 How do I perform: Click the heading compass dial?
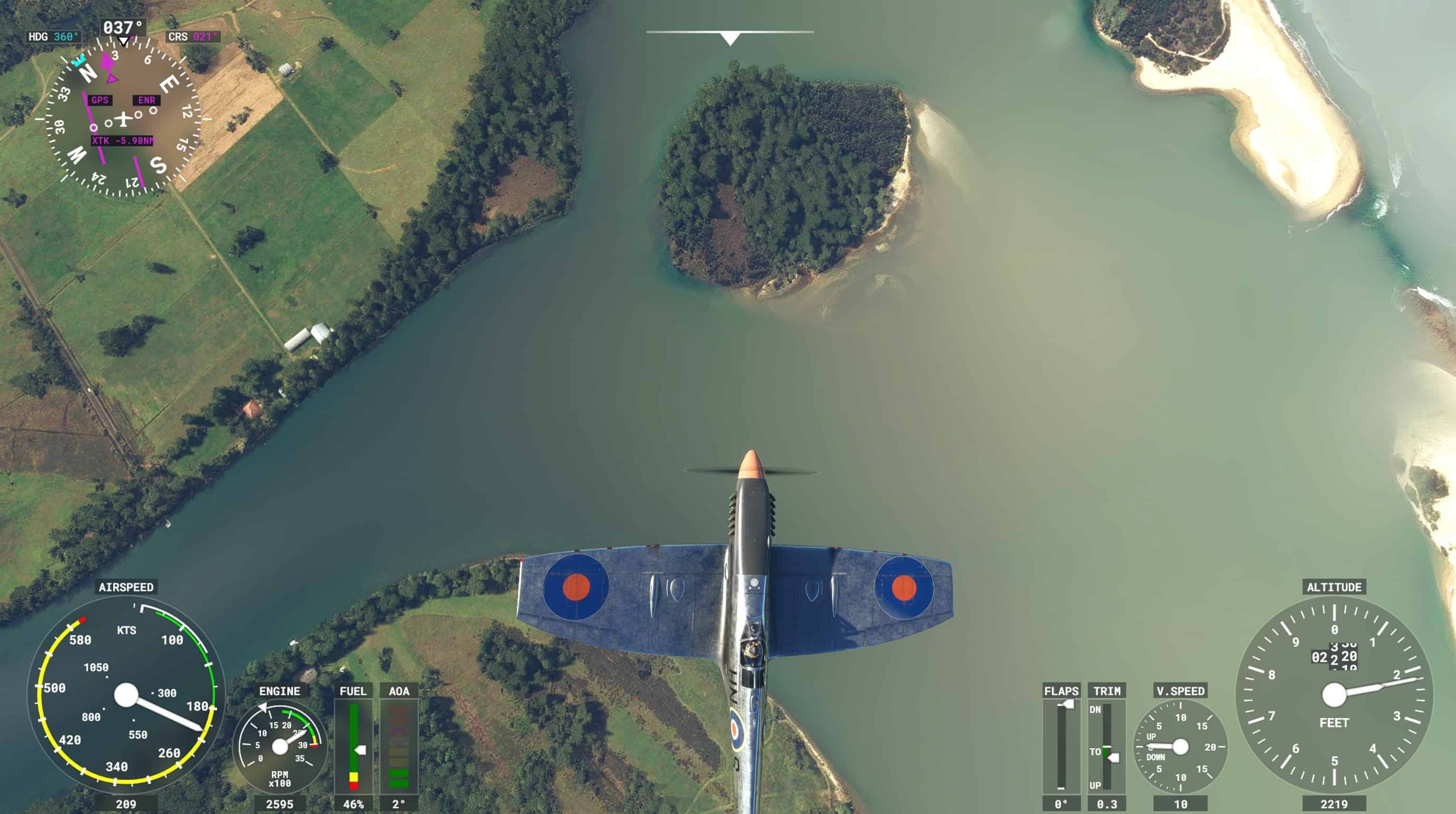[123, 119]
